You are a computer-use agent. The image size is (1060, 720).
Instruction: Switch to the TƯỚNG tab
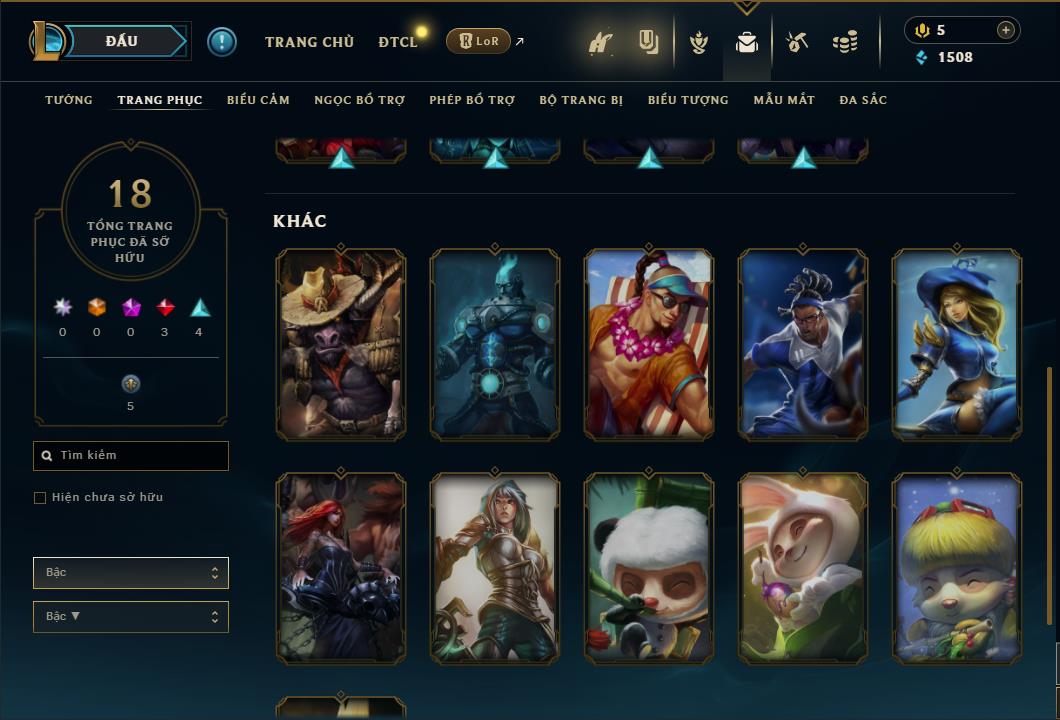point(69,100)
